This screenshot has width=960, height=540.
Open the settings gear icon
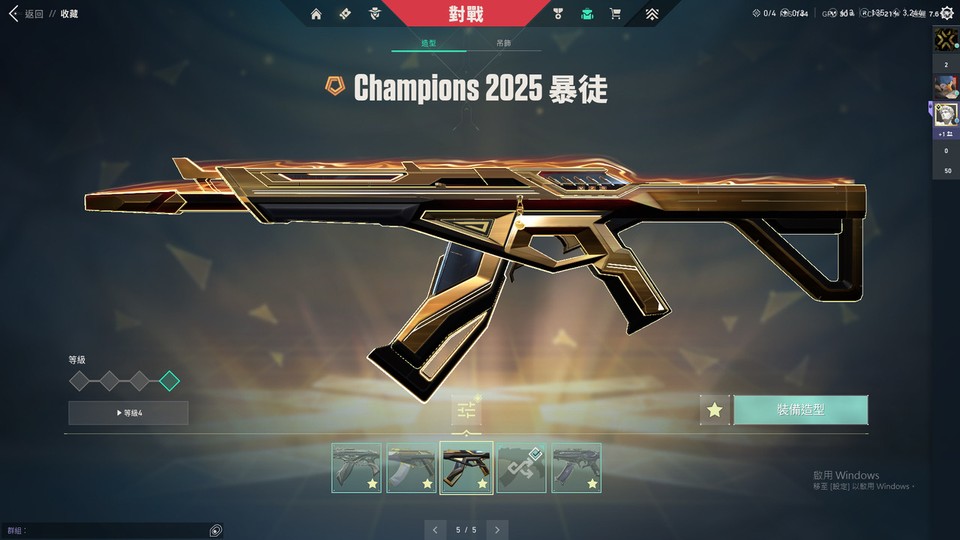947,14
